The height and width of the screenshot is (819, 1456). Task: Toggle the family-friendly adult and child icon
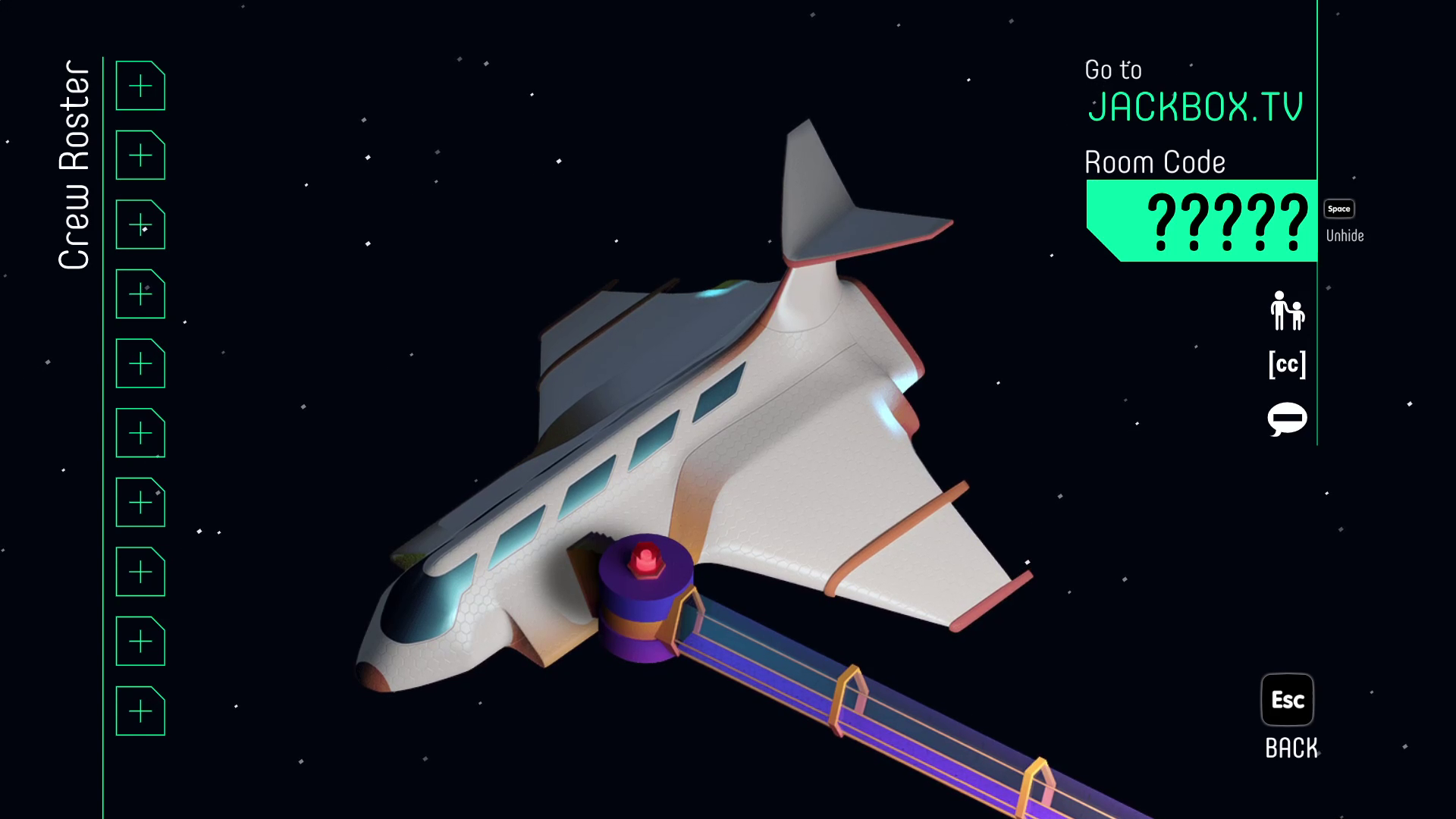tap(1287, 311)
